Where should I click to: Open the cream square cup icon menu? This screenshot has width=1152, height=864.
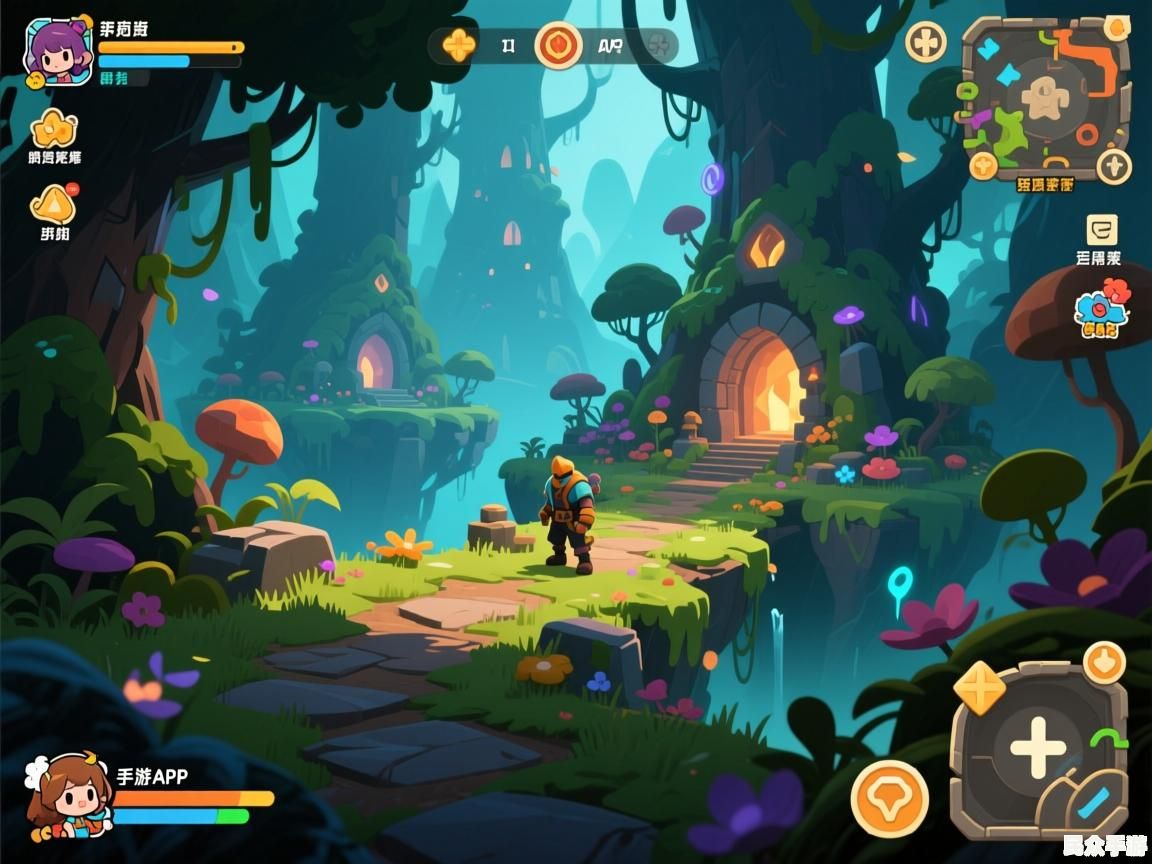(x=1102, y=231)
